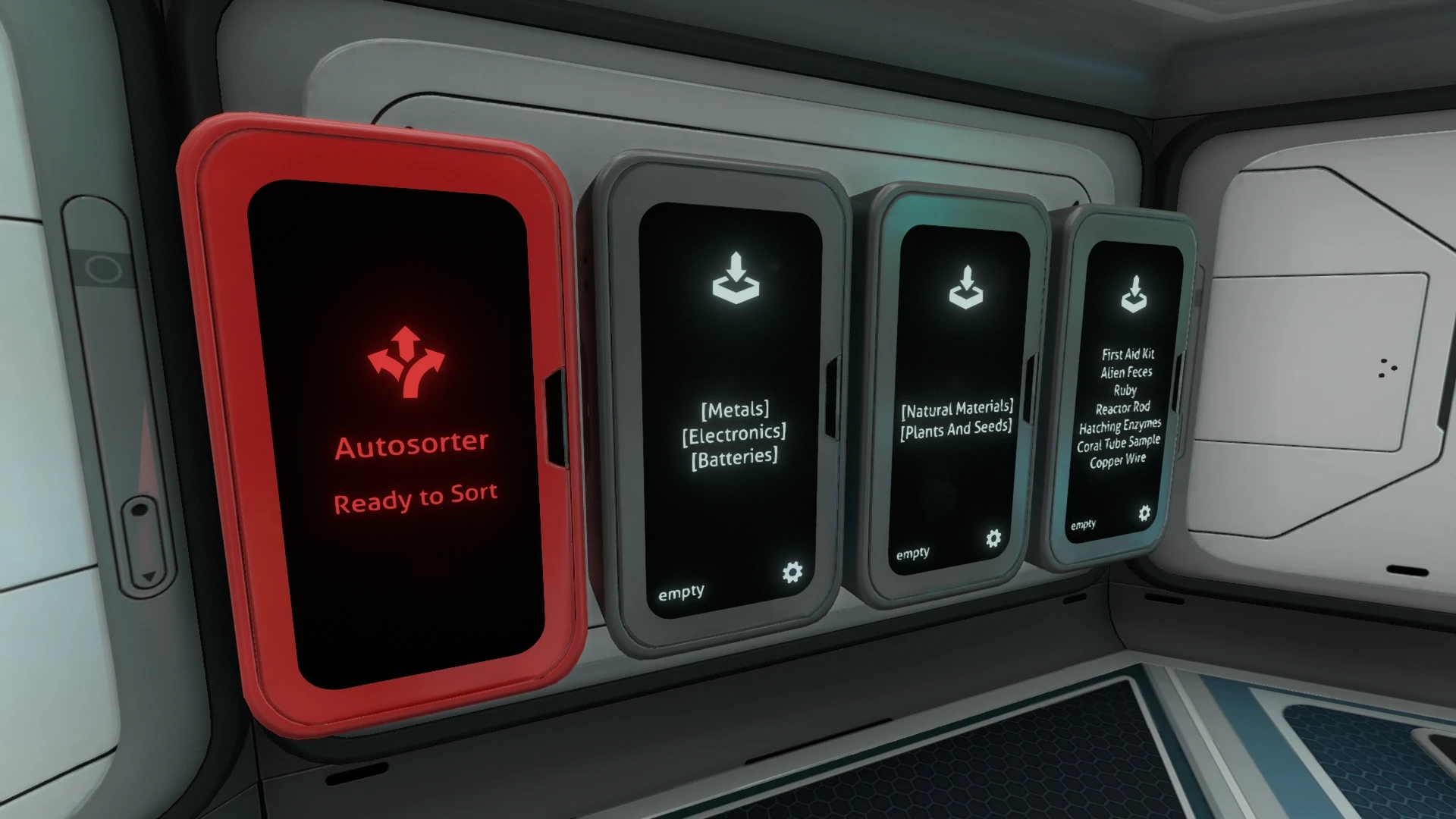Toggle the [Electronics] filter category

tap(734, 433)
